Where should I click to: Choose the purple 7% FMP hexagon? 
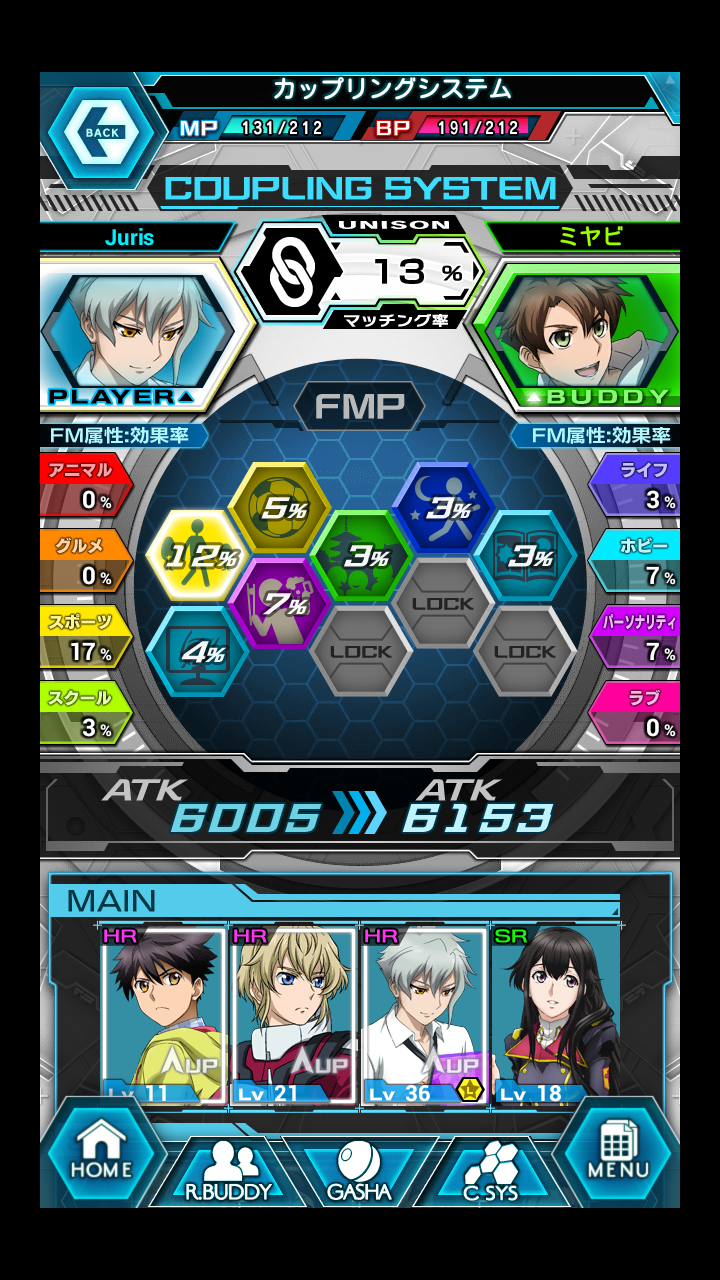tap(281, 604)
